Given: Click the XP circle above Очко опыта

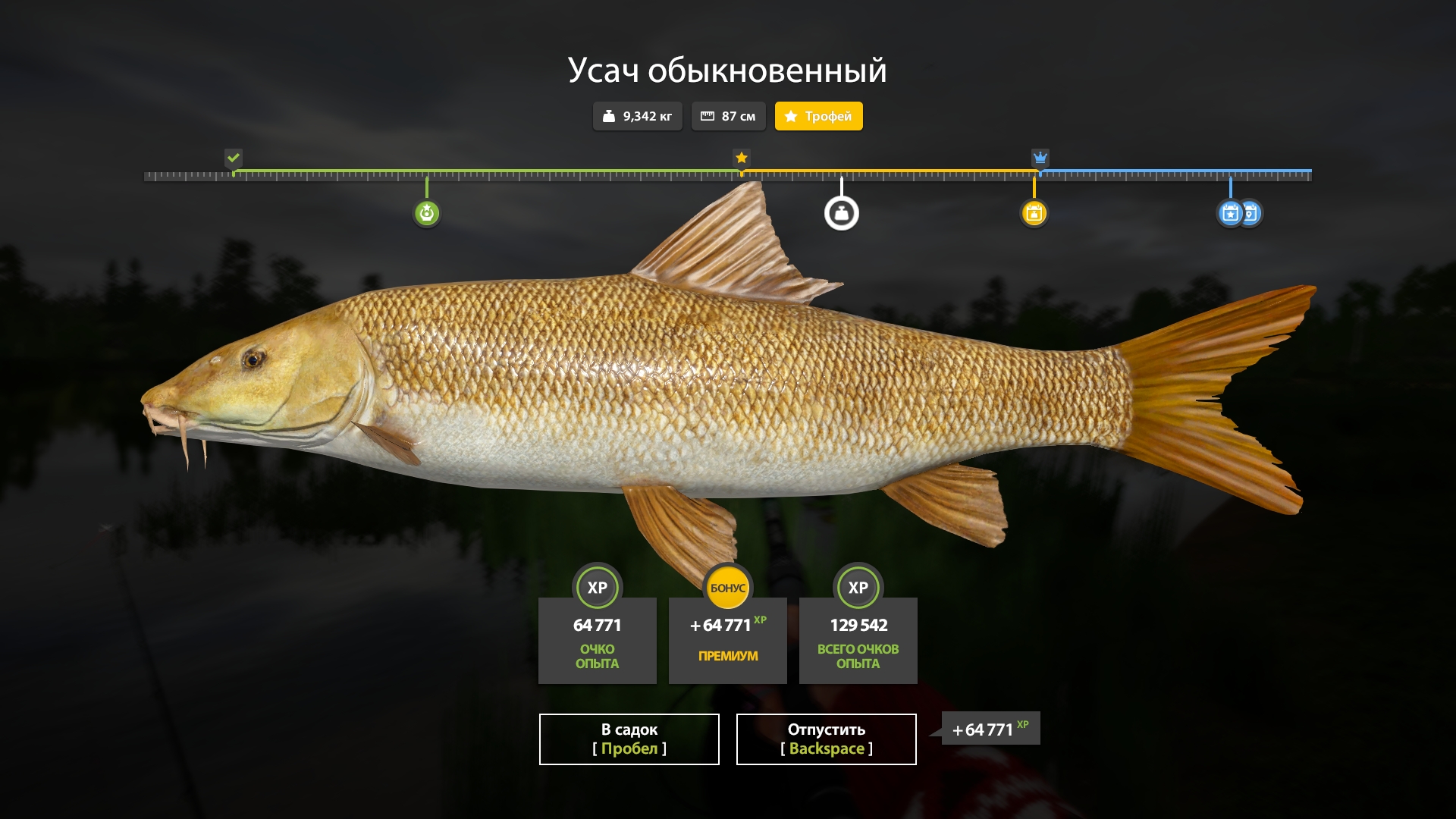Looking at the screenshot, I should click(597, 588).
